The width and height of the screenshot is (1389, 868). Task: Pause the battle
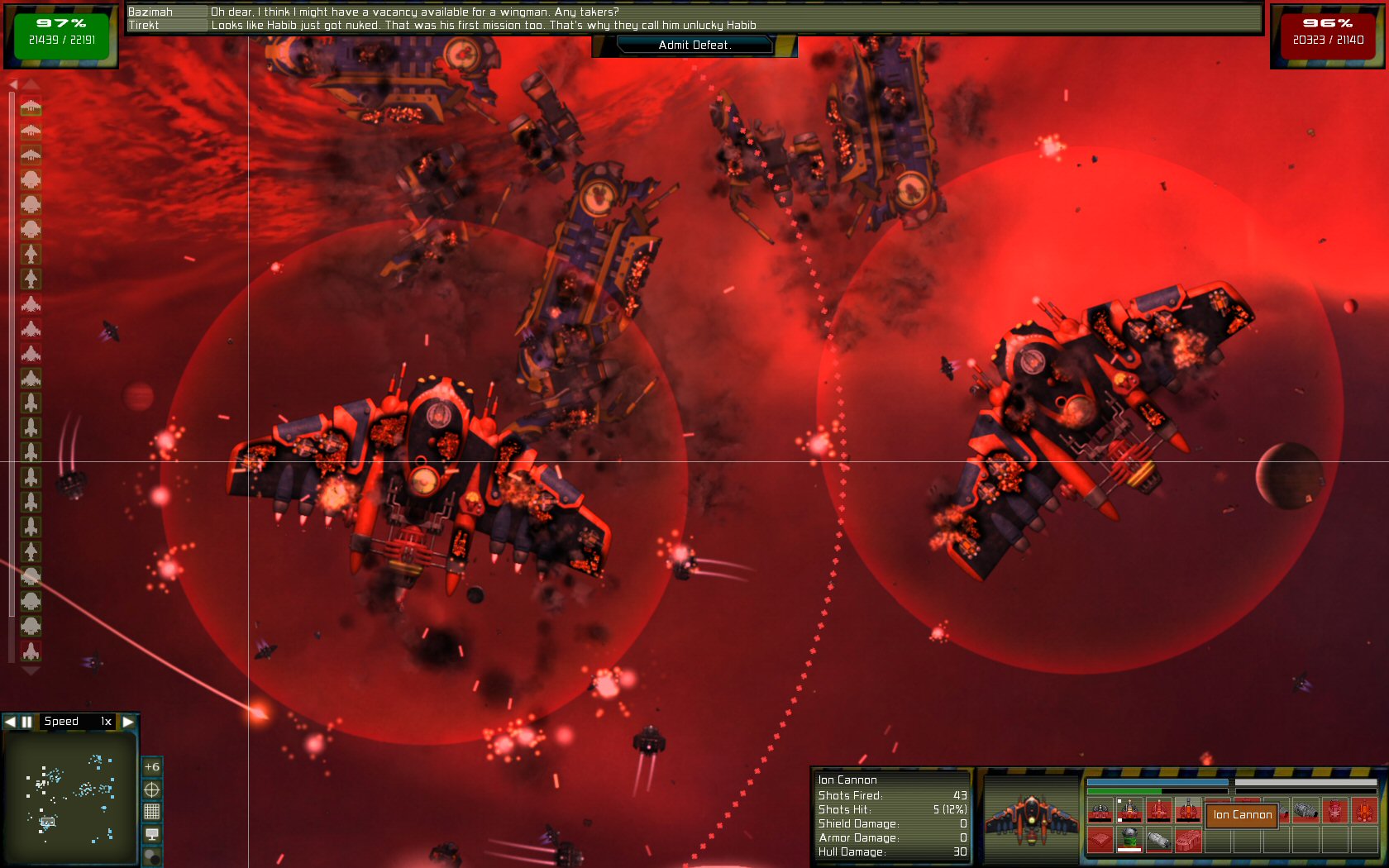click(26, 722)
